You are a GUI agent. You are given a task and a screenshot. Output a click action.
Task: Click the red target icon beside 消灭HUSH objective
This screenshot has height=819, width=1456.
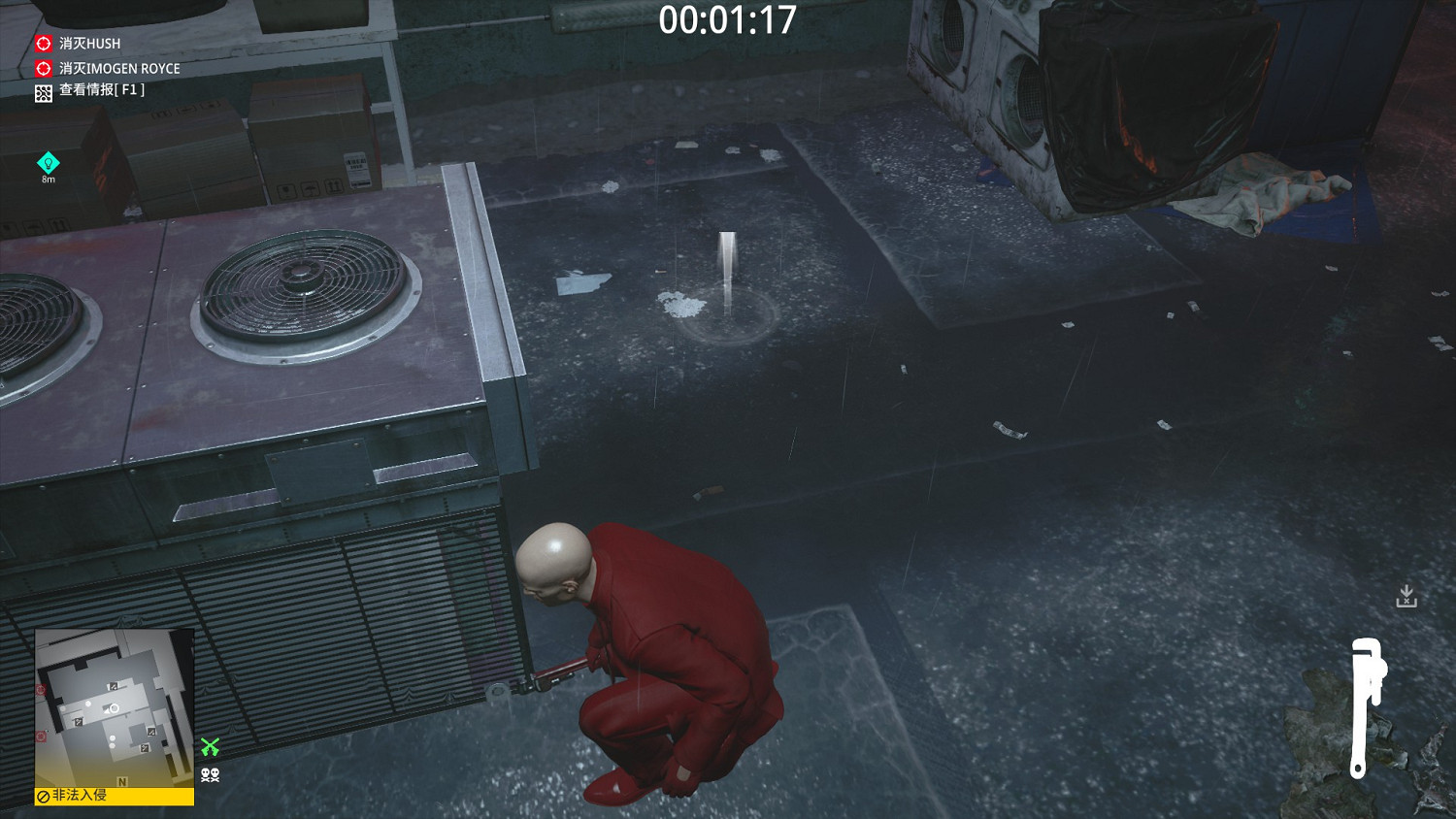pyautogui.click(x=43, y=44)
